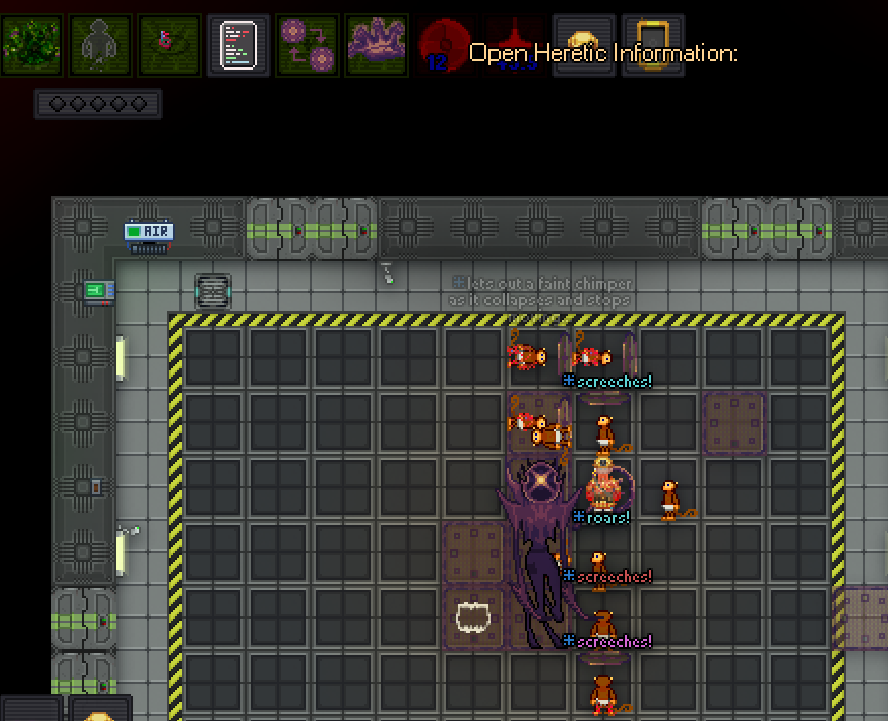888x721 pixels.
Task: Activate the purple swapping circles ability
Action: coord(307,45)
